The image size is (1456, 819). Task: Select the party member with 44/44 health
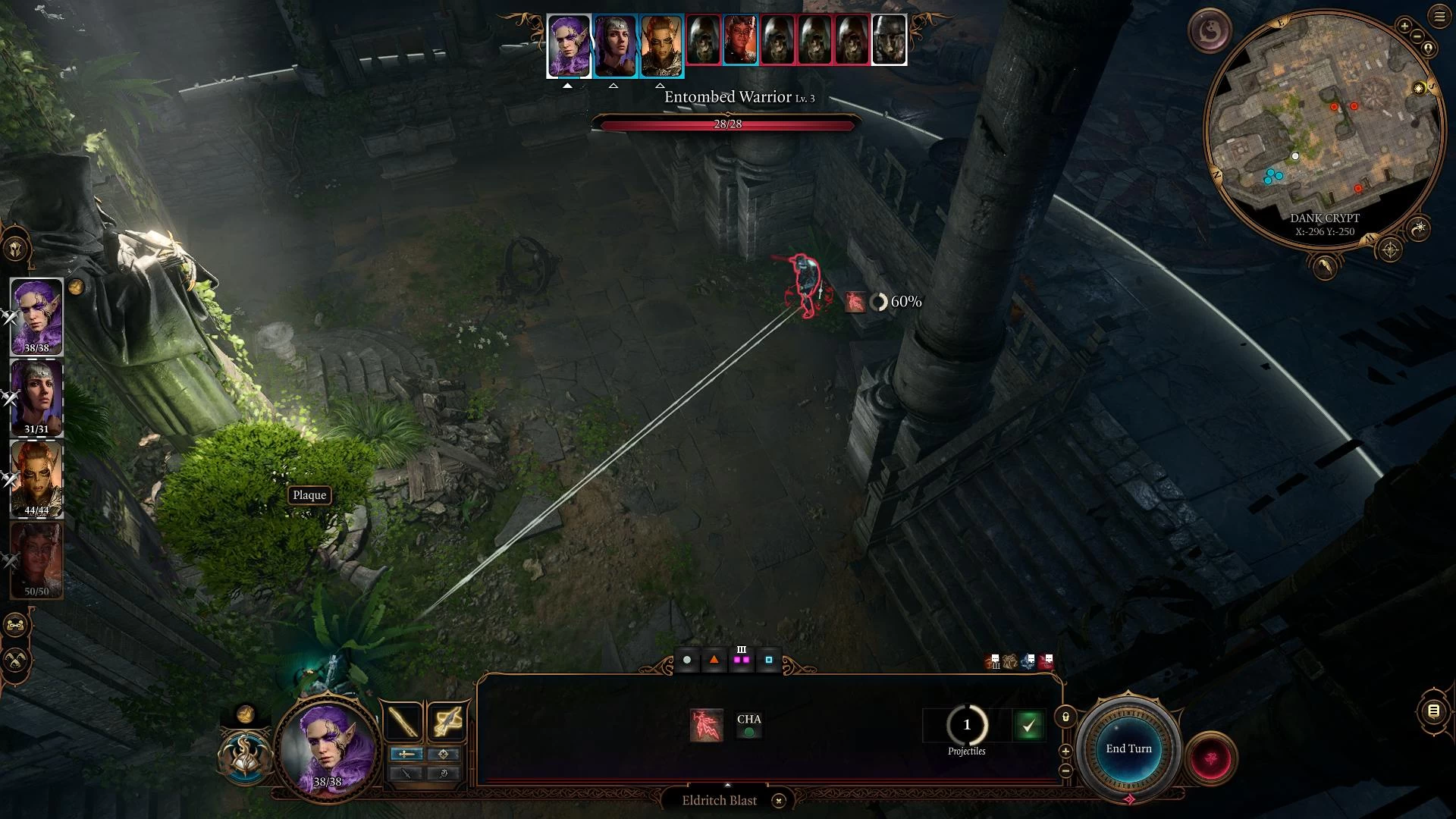[36, 479]
